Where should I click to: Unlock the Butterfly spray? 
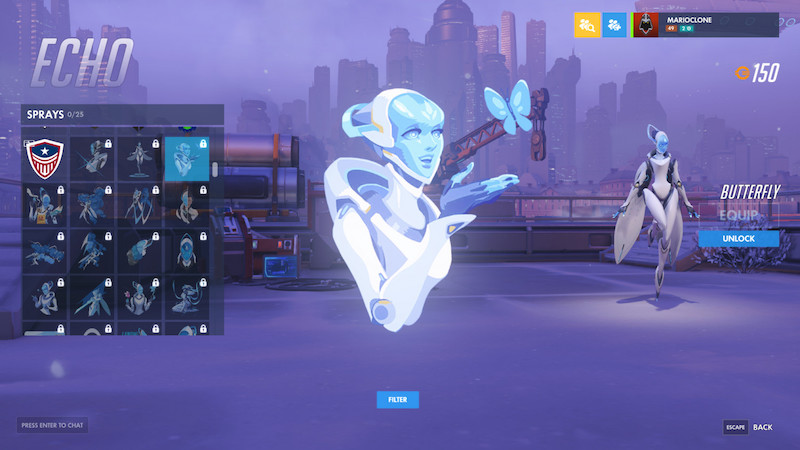[x=739, y=238]
